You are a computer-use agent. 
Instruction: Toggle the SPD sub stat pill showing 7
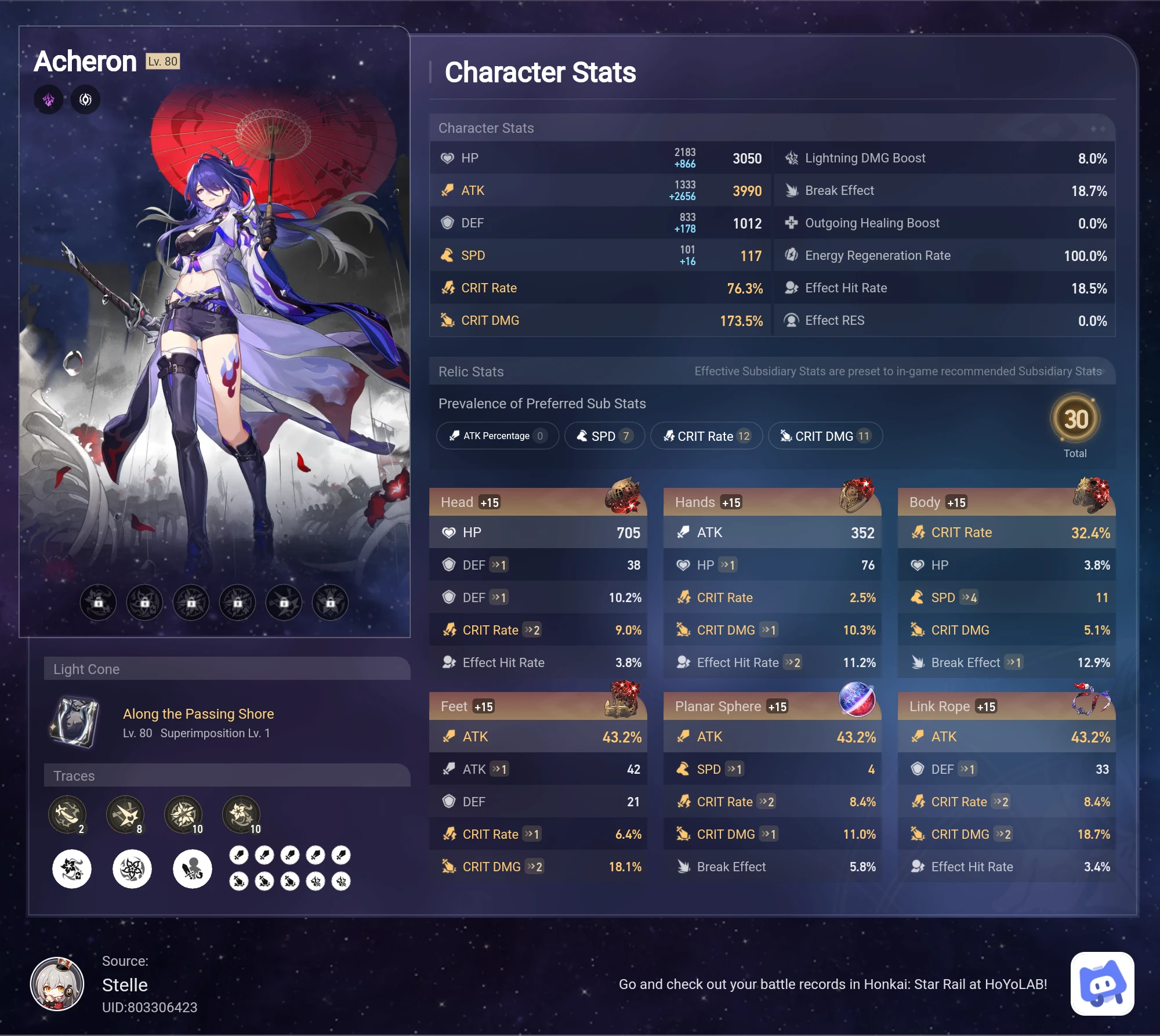point(604,436)
